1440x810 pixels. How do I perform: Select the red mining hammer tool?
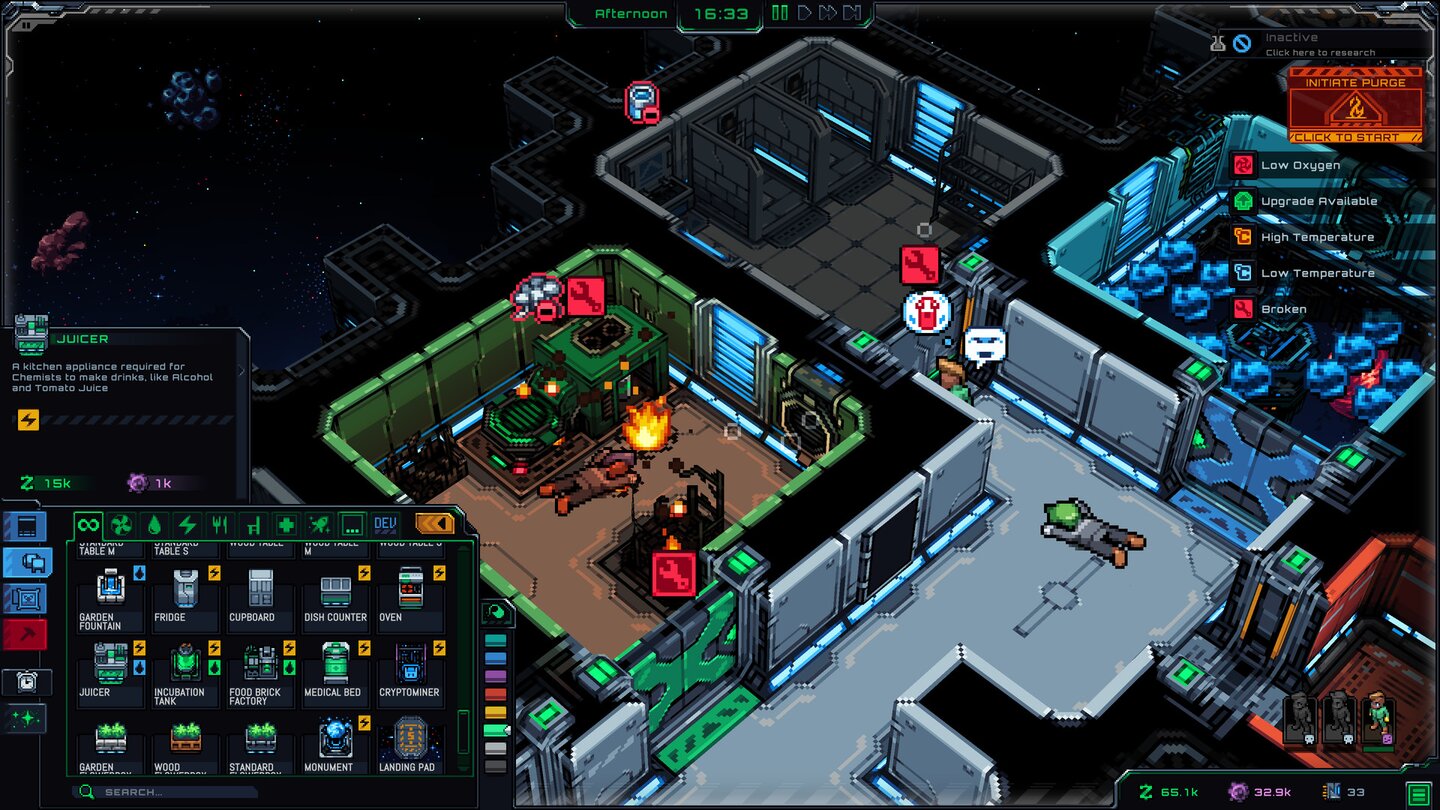25,635
